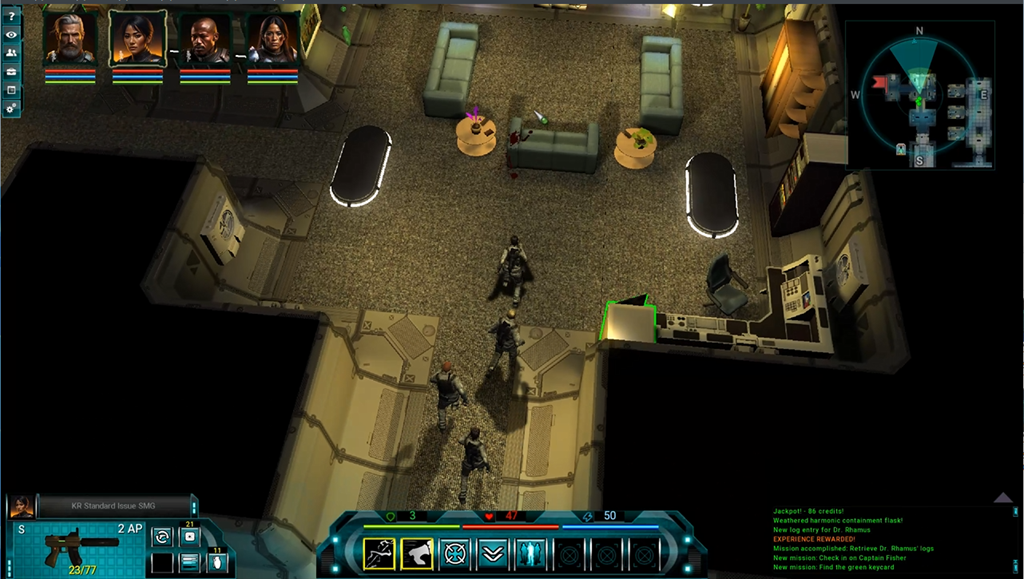Click the weapon reload cycle button
1024x579 pixels.
click(162, 537)
